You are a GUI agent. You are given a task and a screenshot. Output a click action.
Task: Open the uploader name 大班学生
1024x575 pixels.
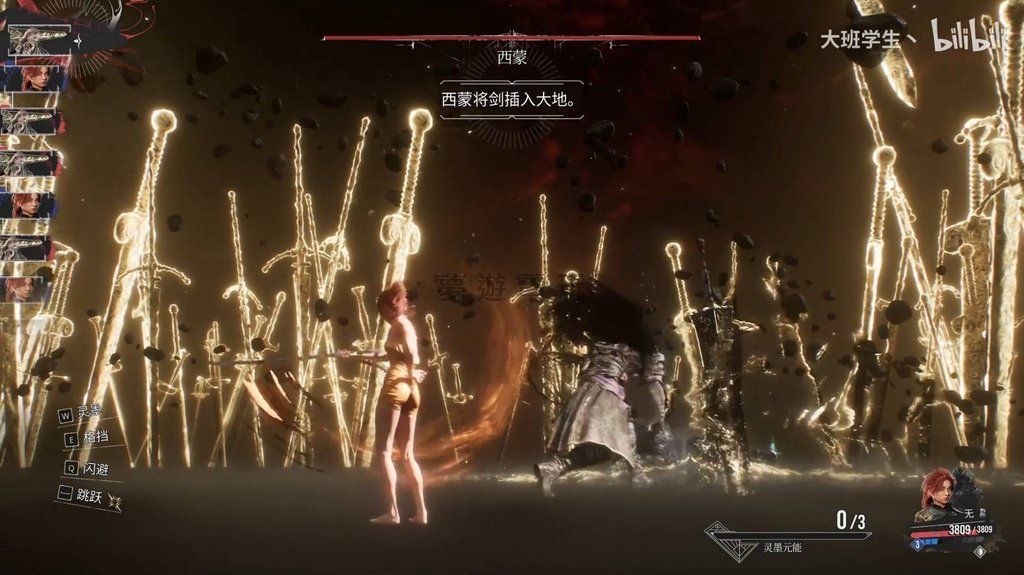pos(863,40)
